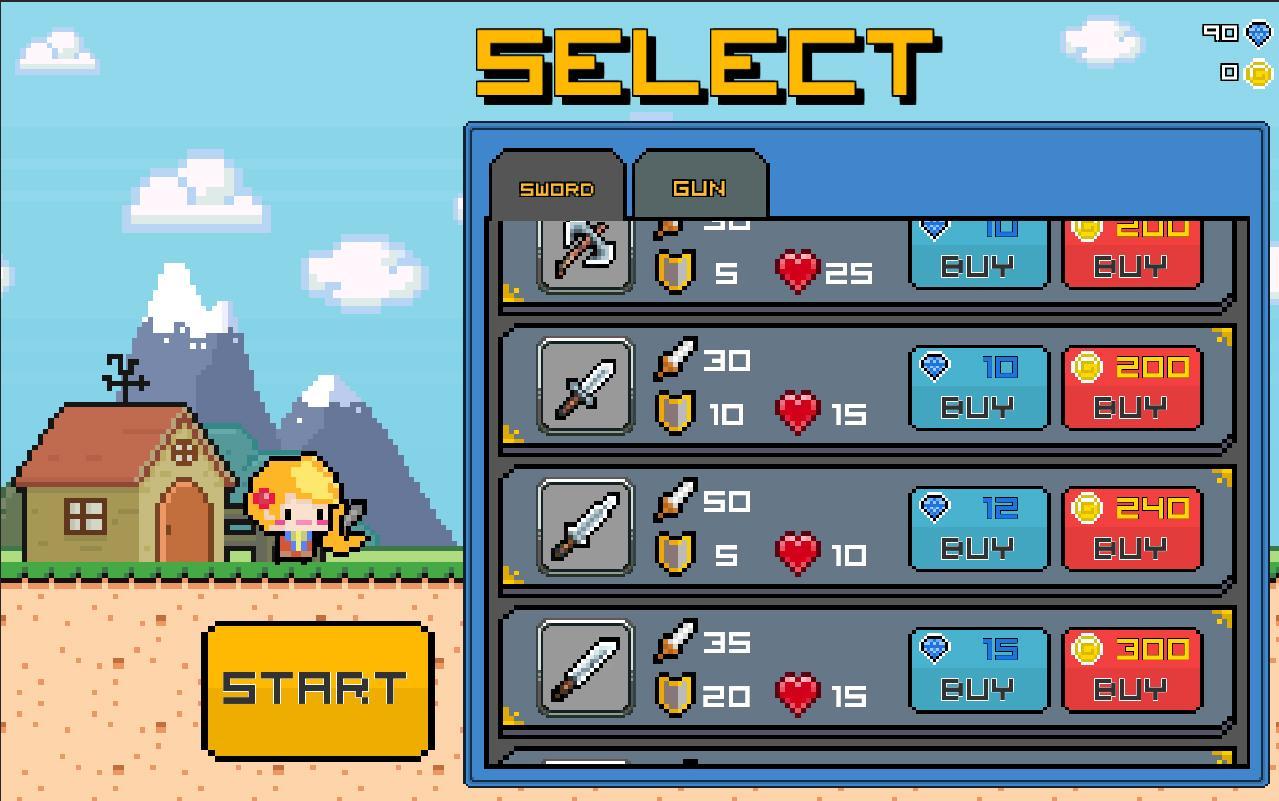Viewport: 1279px width, 801px height.
Task: Buy the axe with gems
Action: coord(978,255)
